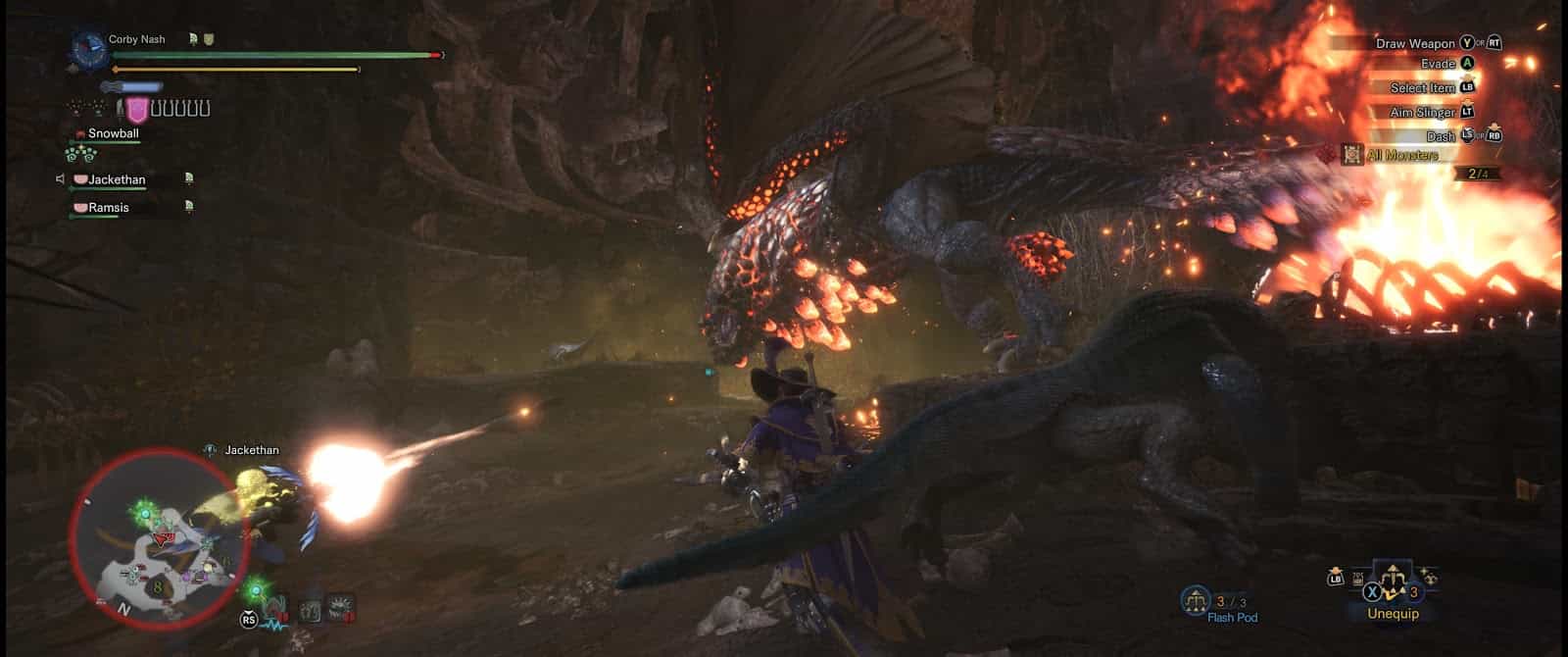Click the Palico Snowball entry
This screenshot has height=657, width=1568.
pos(113,133)
